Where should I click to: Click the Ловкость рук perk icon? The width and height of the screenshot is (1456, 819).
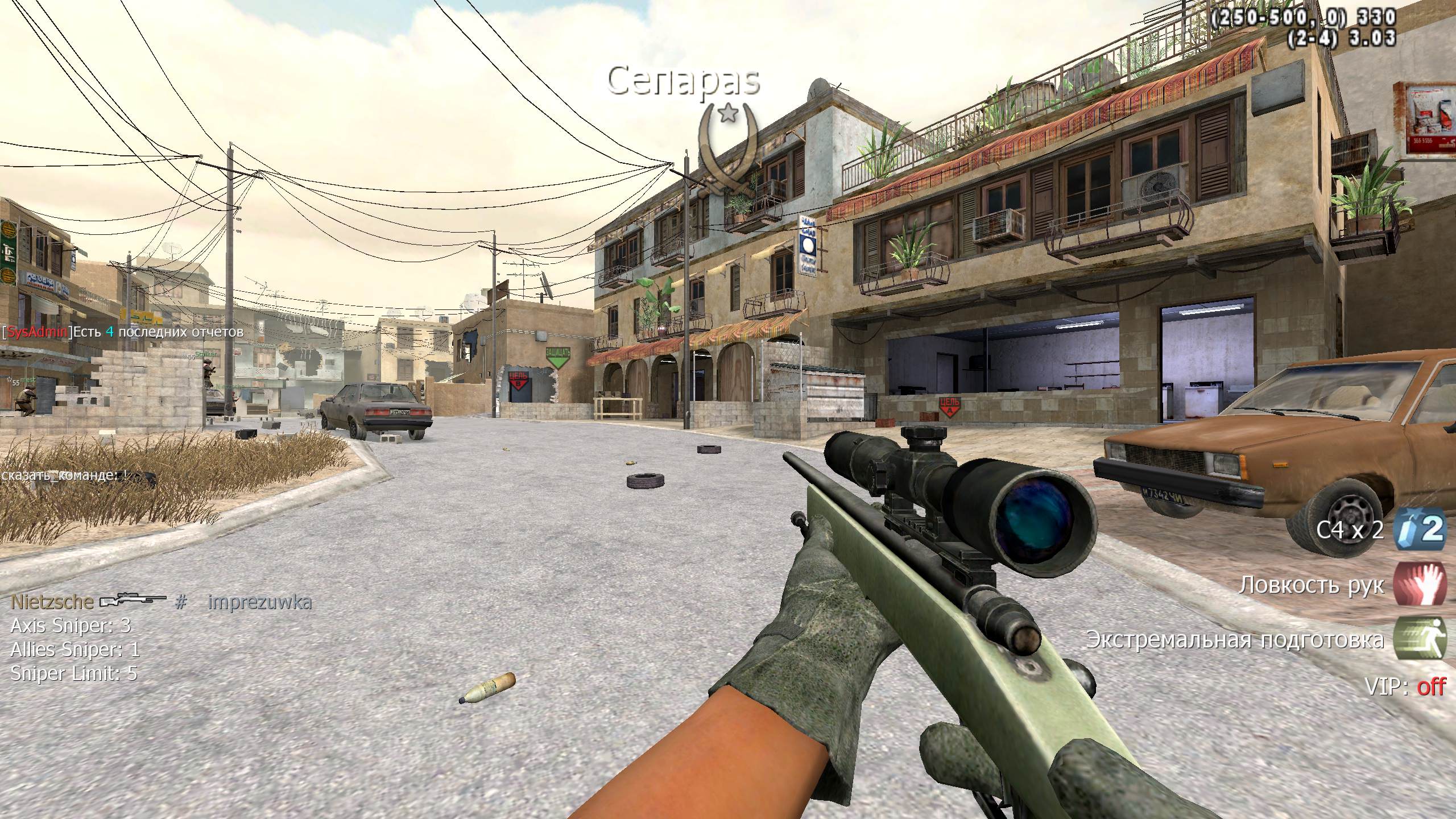coord(1420,584)
